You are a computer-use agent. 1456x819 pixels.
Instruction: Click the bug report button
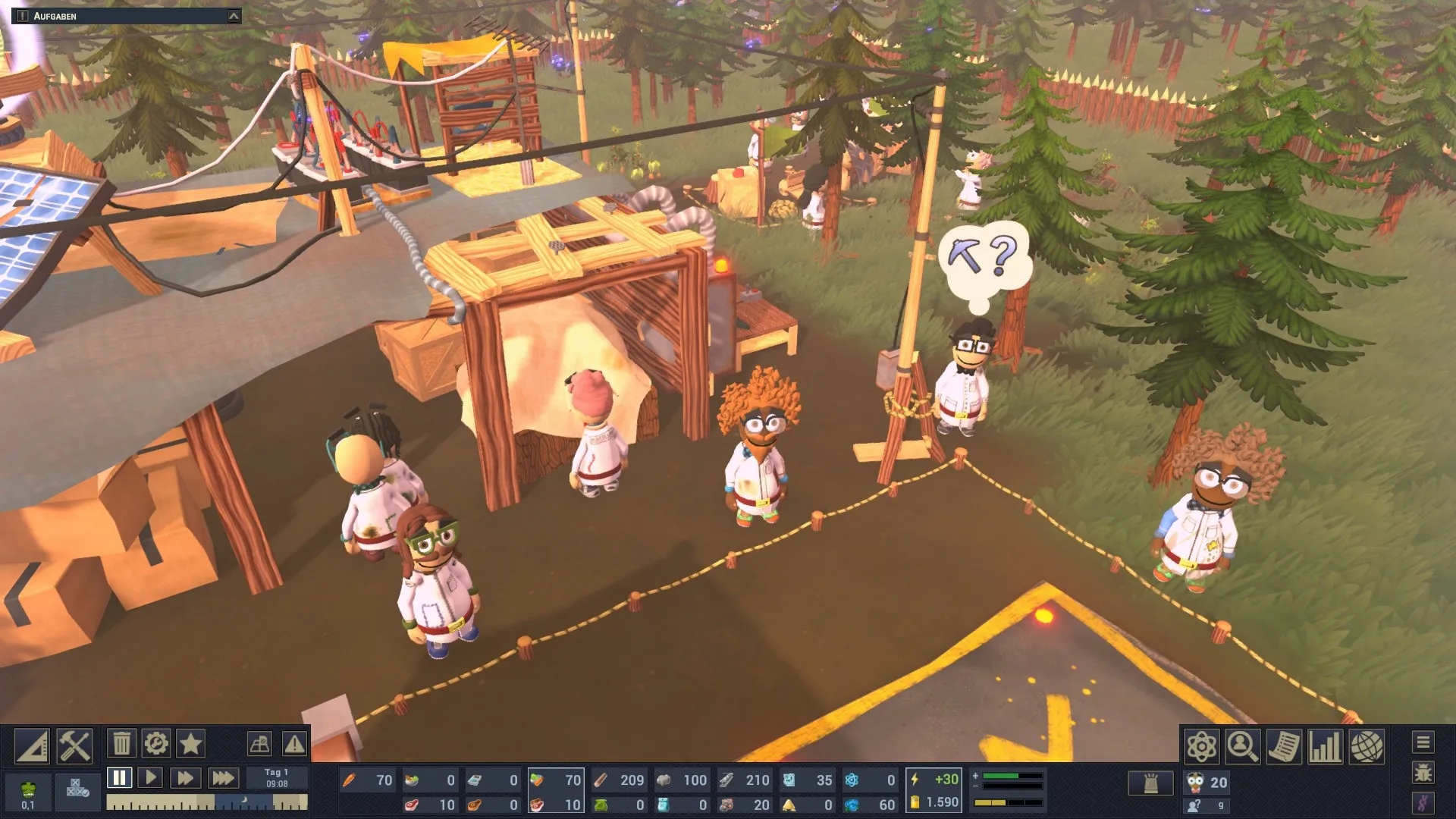tap(1423, 773)
